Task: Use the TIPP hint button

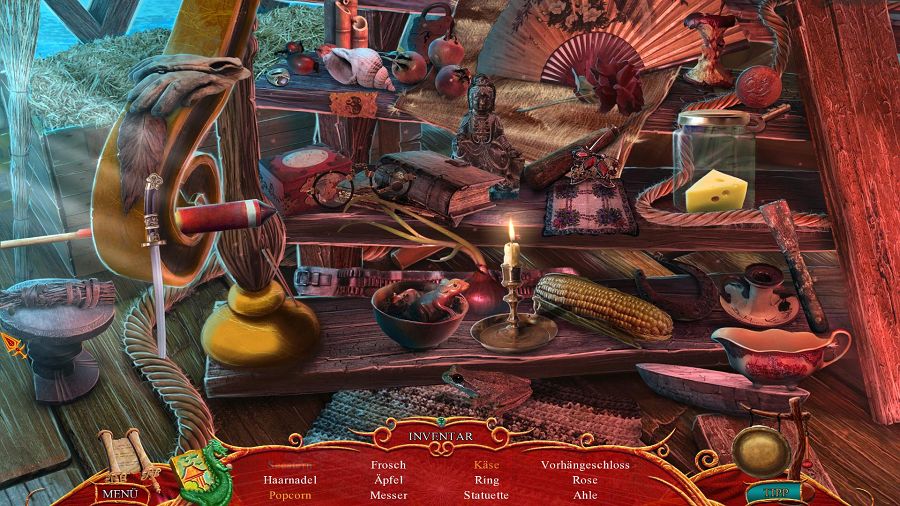Action: pos(767,492)
